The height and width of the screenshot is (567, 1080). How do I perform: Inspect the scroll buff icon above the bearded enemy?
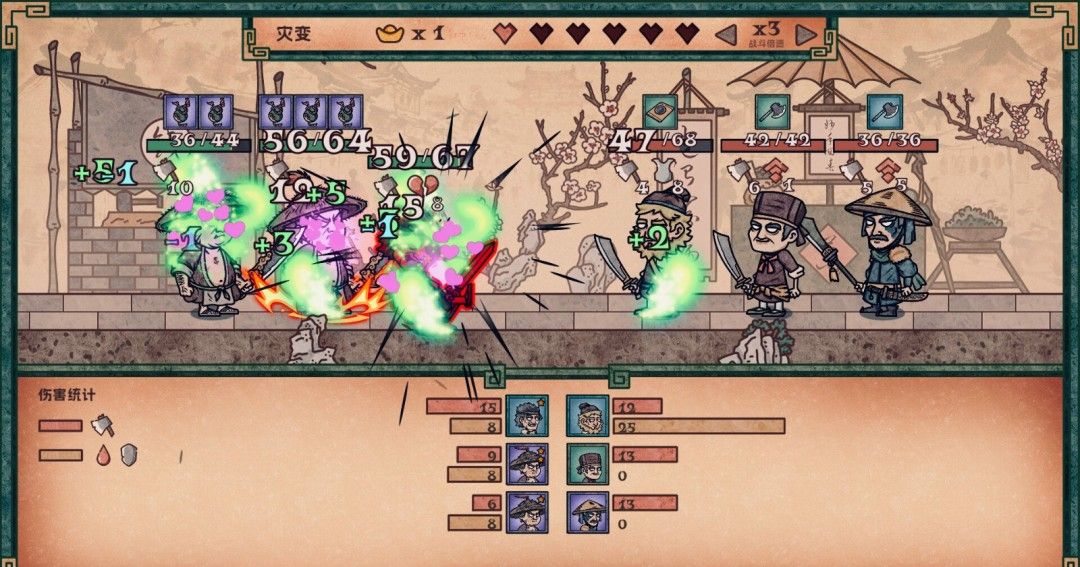click(x=659, y=112)
